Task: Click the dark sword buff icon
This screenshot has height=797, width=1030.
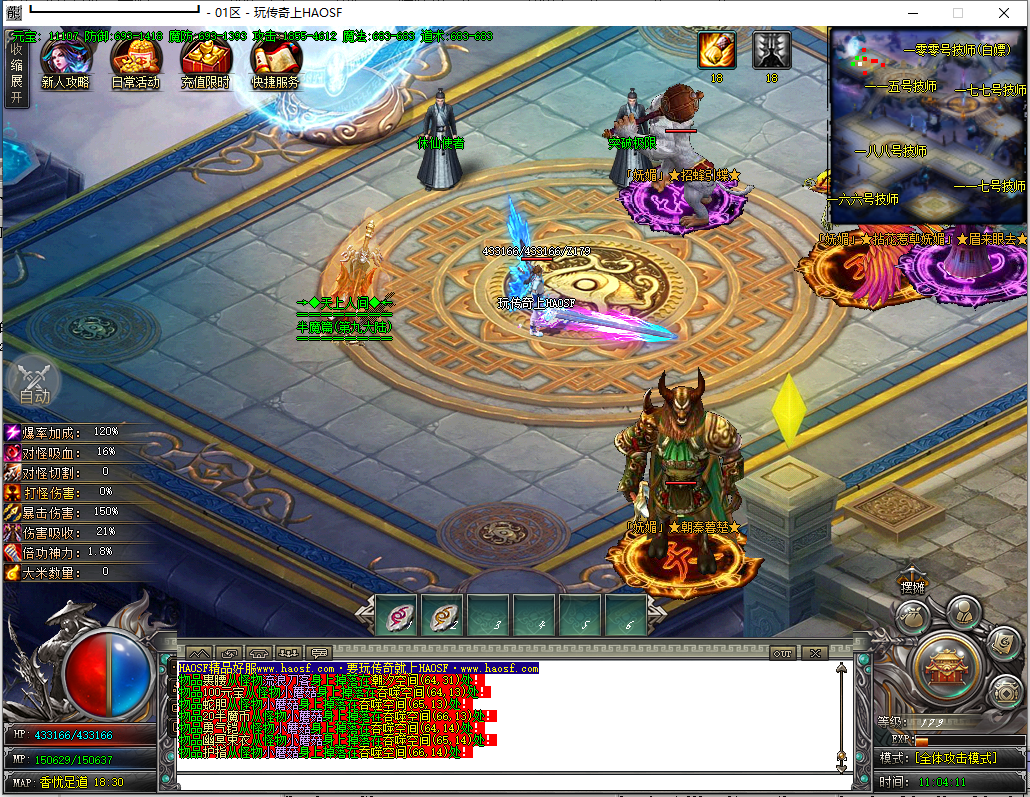Action: 771,49
